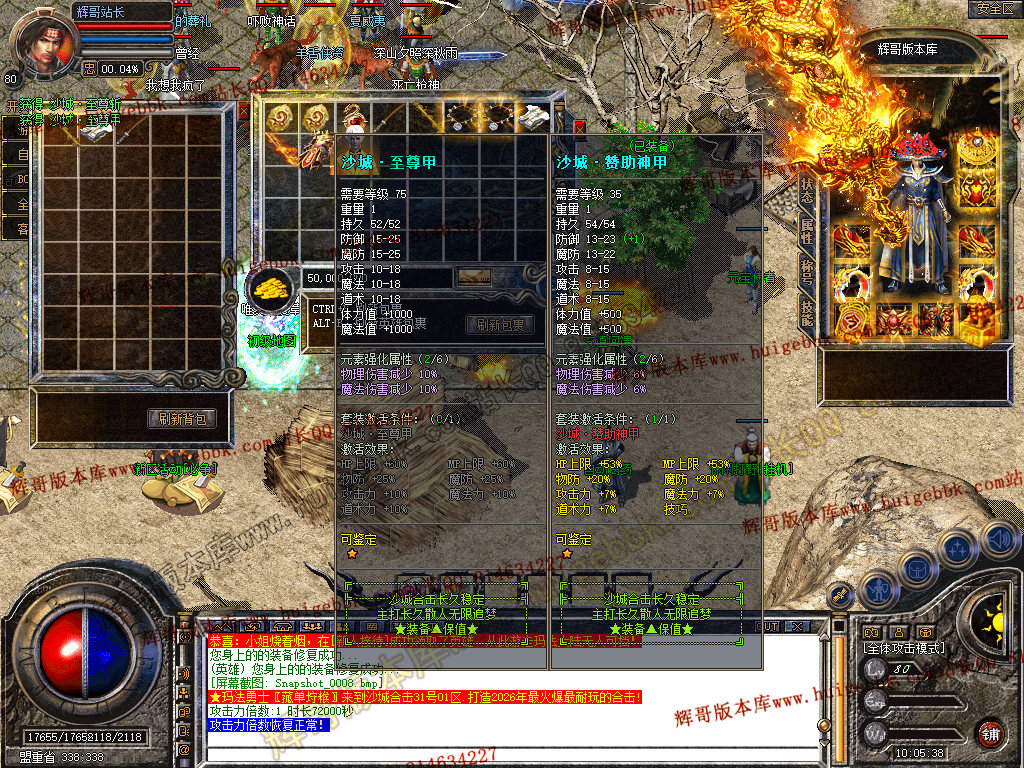Change the 全体攻击模式 attack mode label
Image resolution: width=1024 pixels, height=768 pixels.
pos(904,648)
